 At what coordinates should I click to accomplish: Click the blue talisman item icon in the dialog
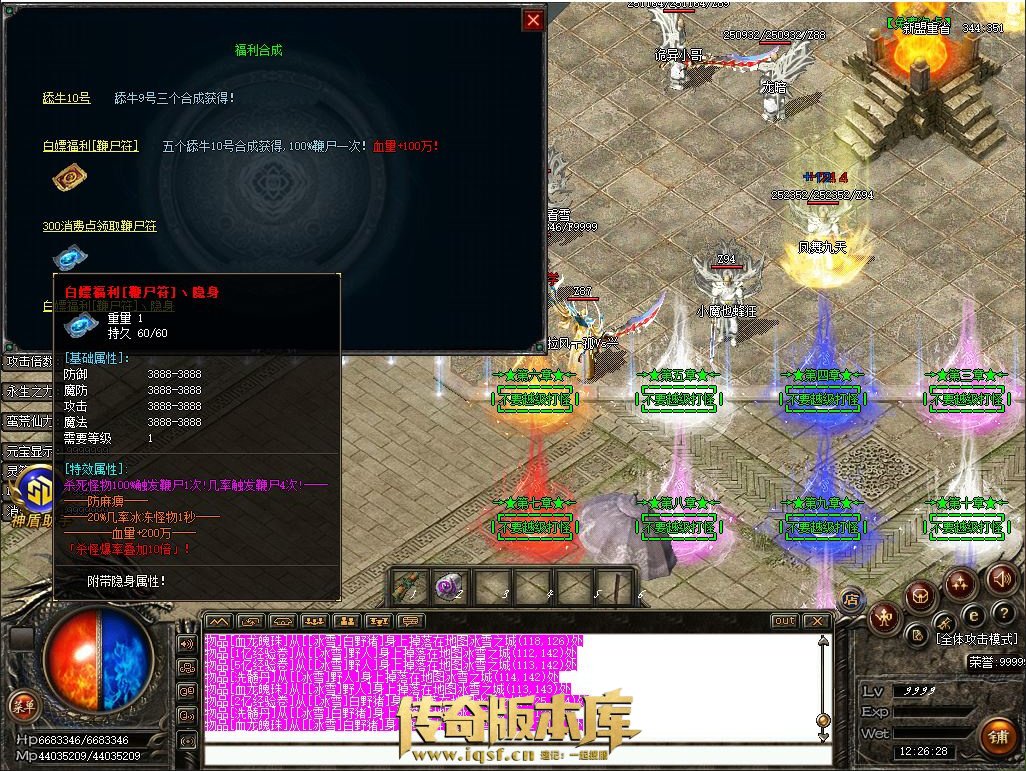69,257
